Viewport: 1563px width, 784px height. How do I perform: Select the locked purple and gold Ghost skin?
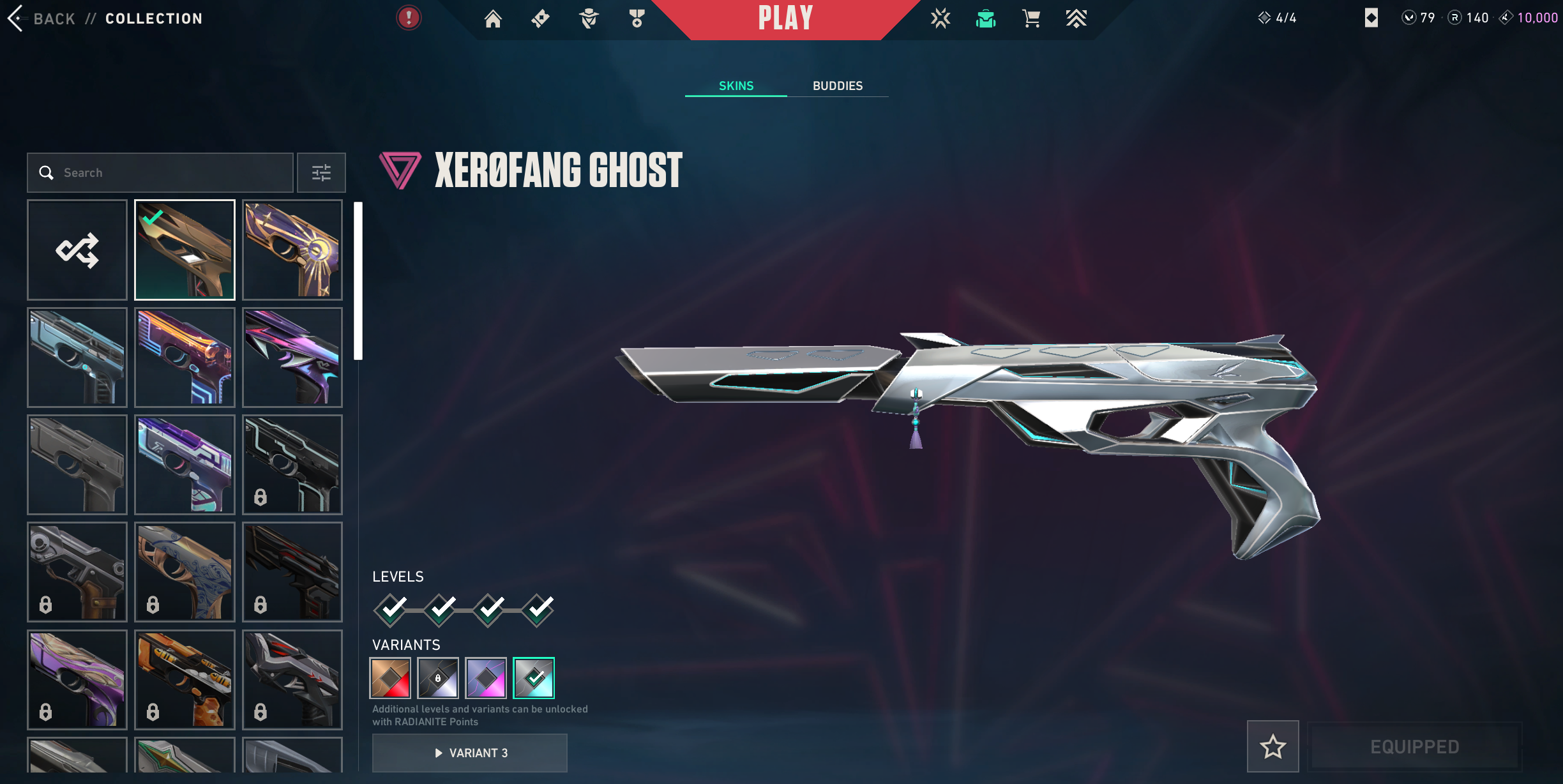77,679
